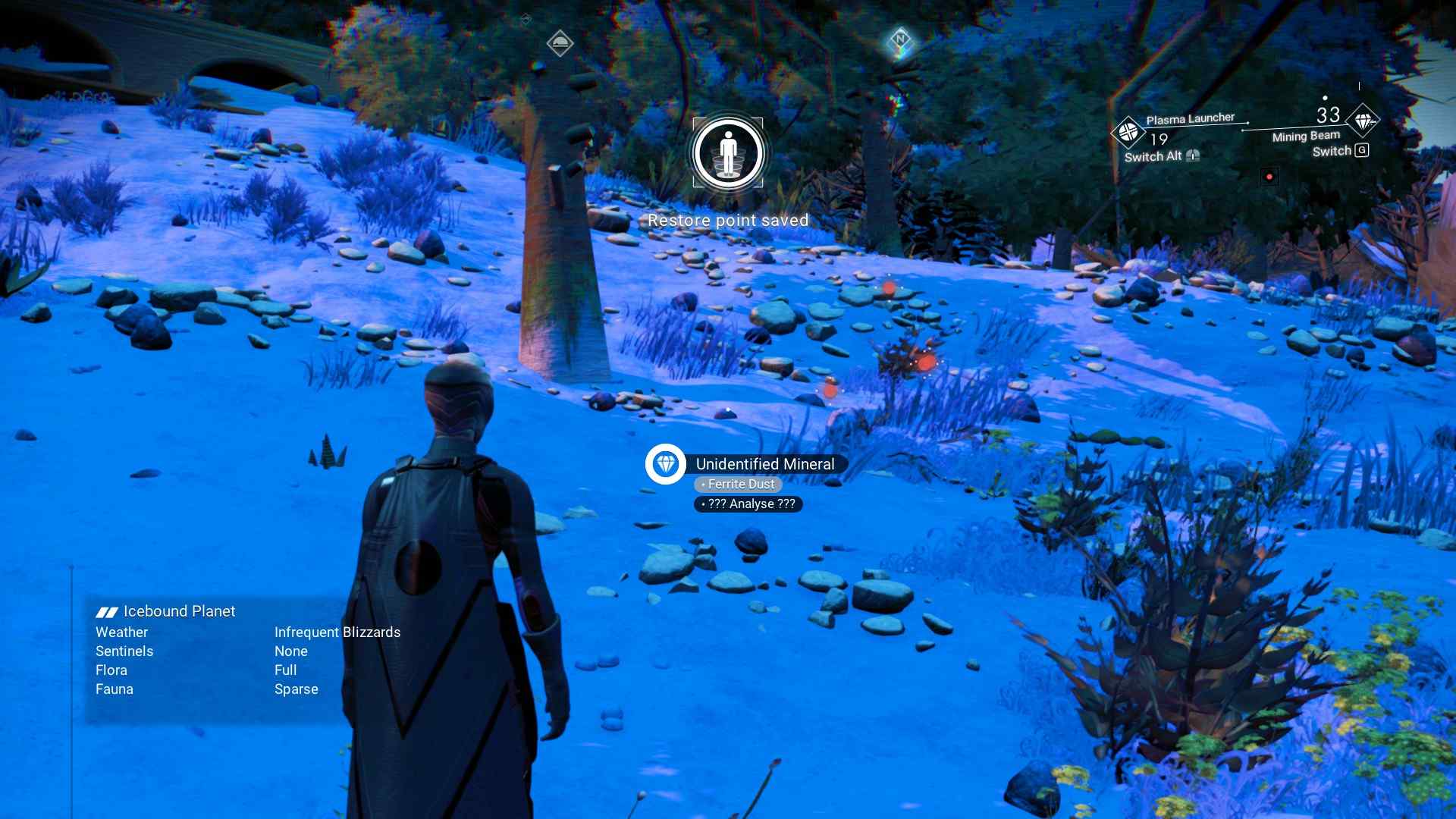The height and width of the screenshot is (819, 1456).
Task: Click the Restore point saved icon
Action: pyautogui.click(x=728, y=153)
